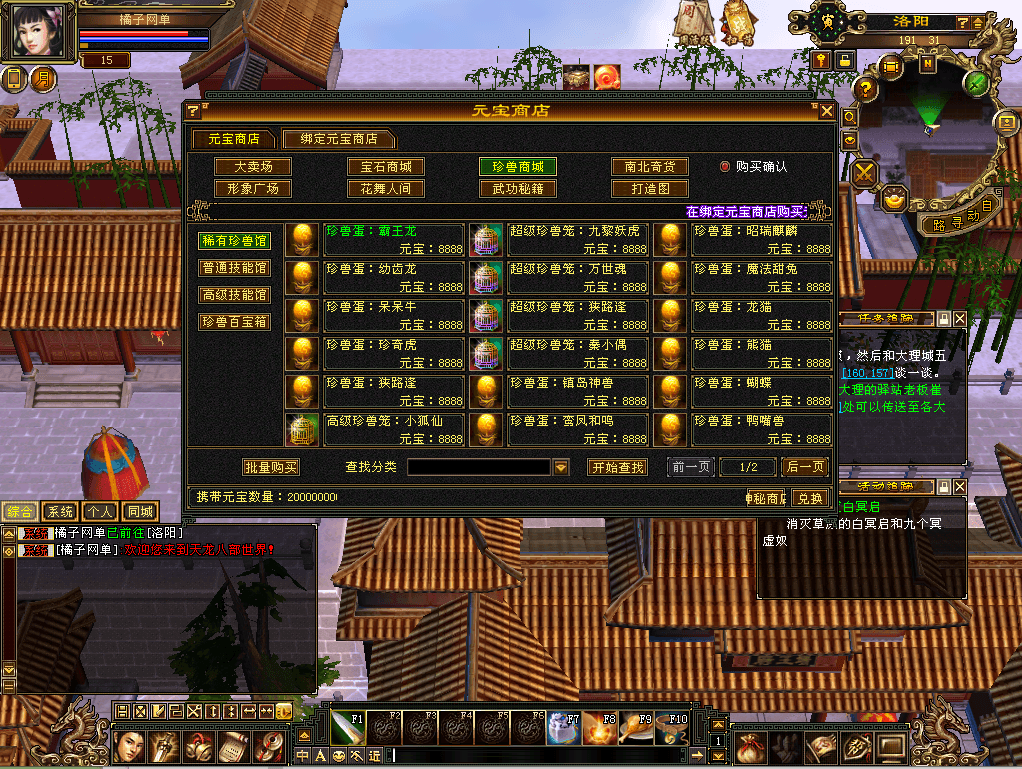Switch chat to the 同城 tab

coord(140,512)
